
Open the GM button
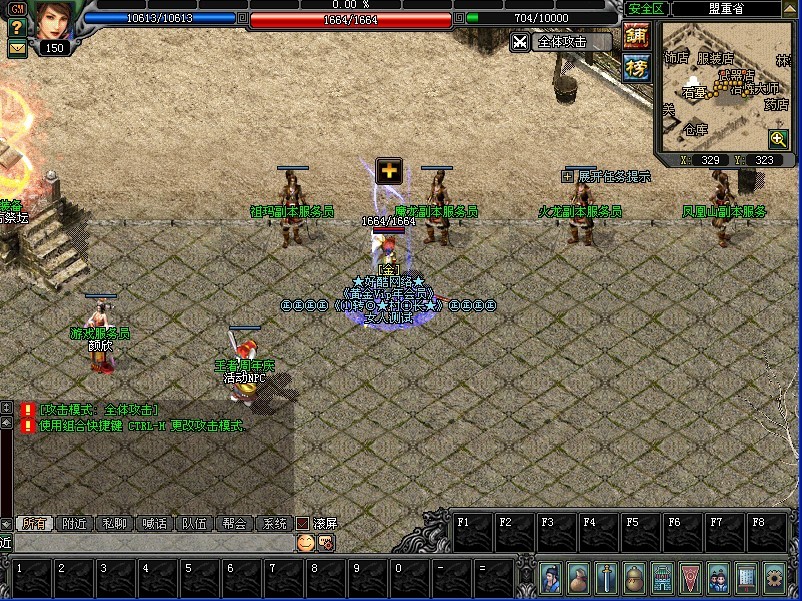[x=16, y=8]
